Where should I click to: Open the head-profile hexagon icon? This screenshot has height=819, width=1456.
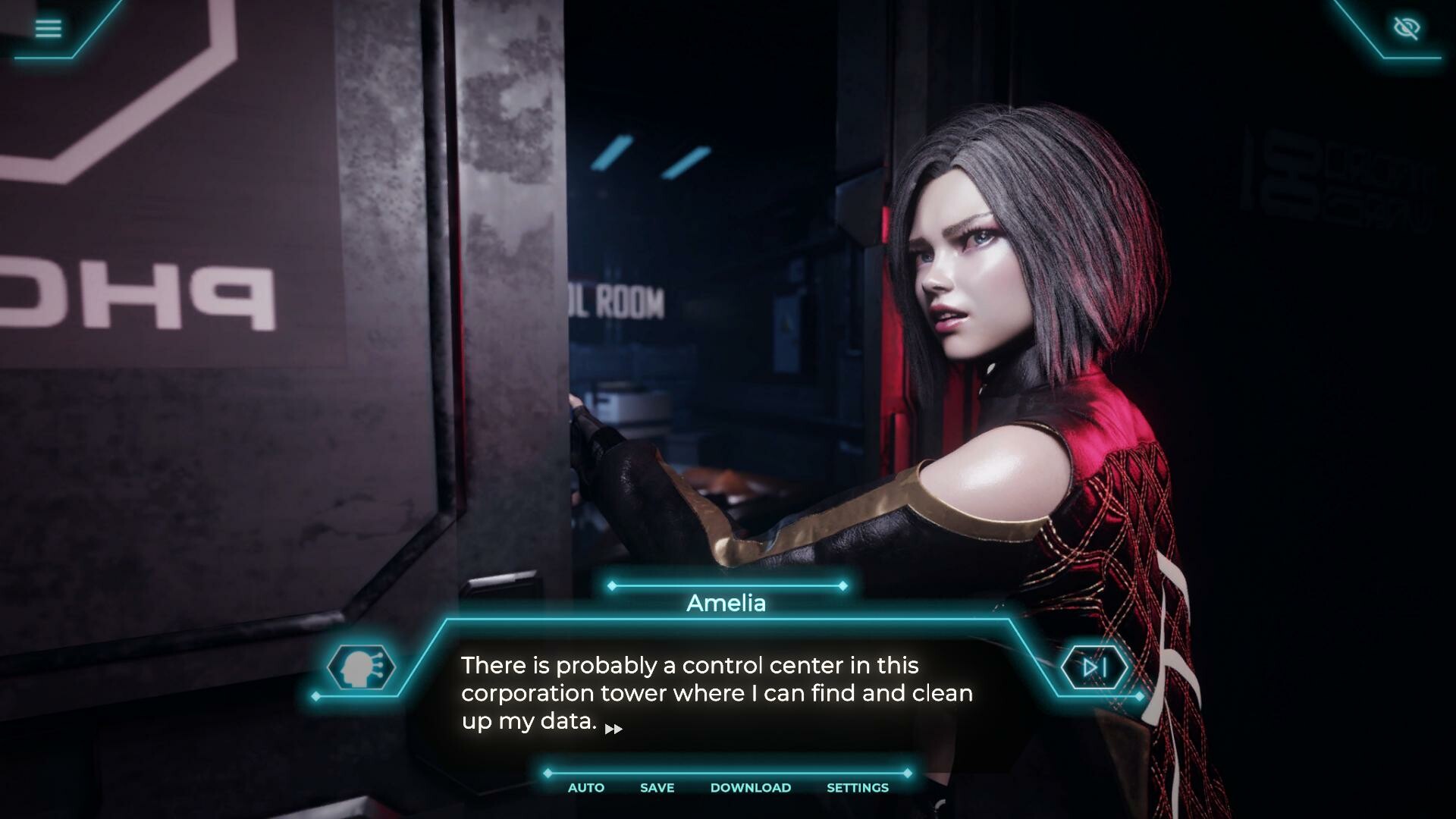tap(361, 667)
